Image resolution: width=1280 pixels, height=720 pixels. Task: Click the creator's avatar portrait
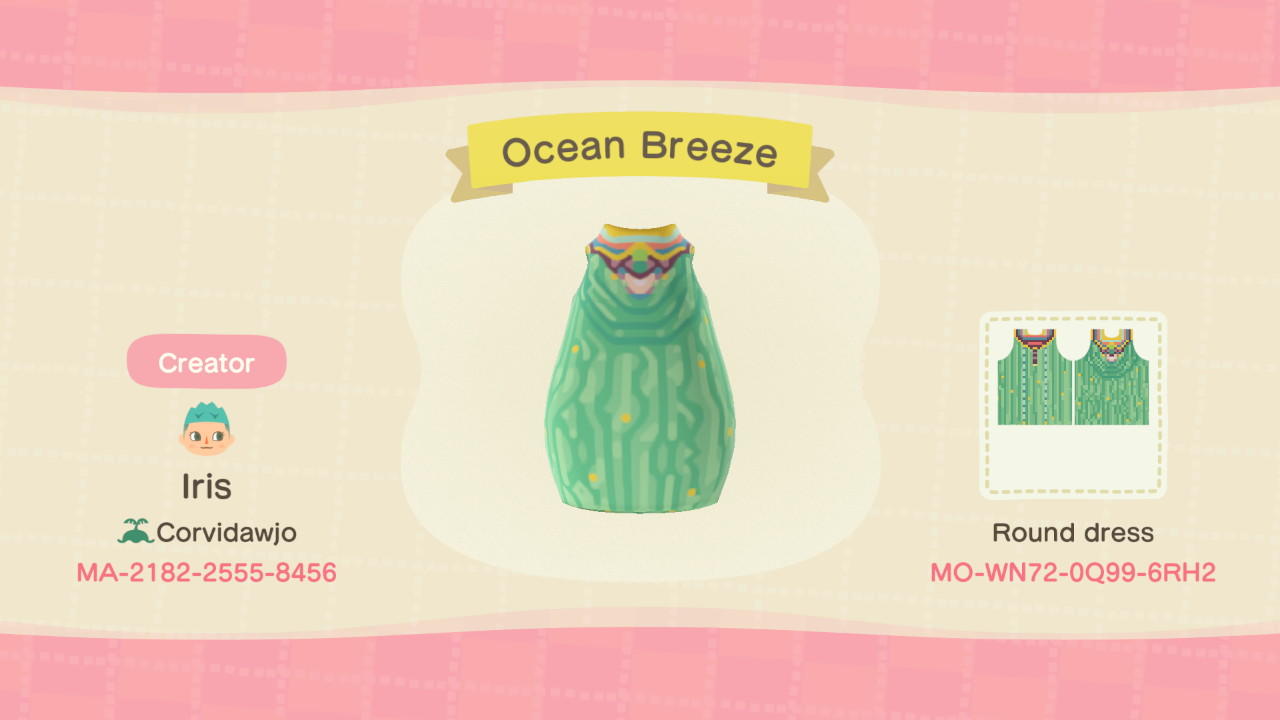[205, 430]
